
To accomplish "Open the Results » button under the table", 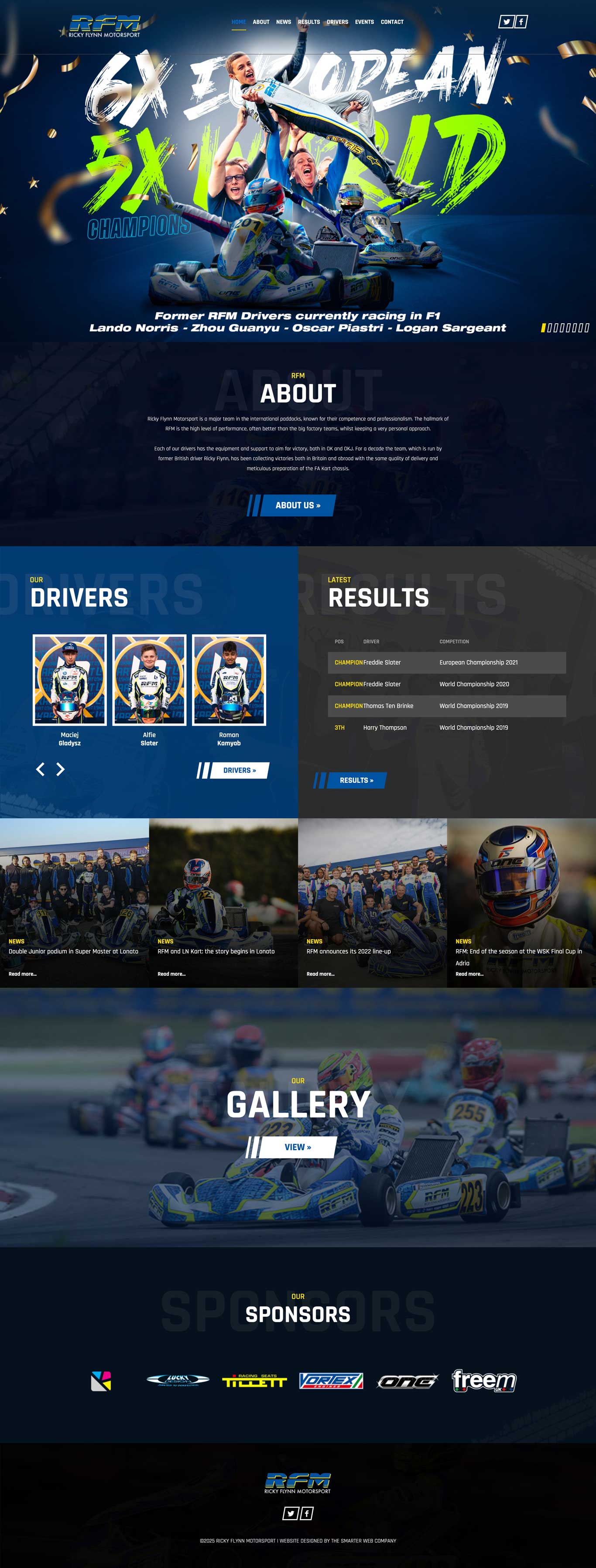I will (356, 780).
